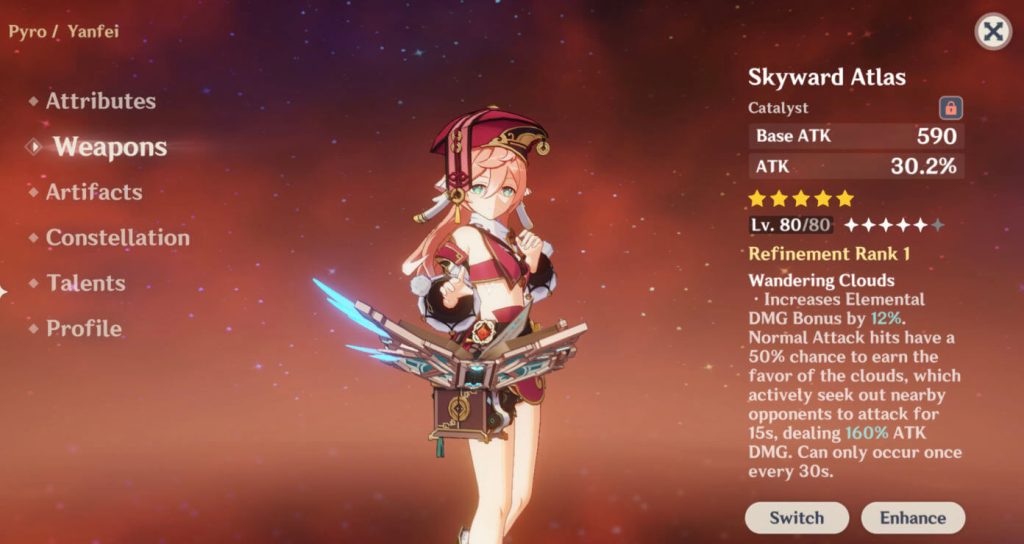Open the Attributes section
Screen dimensions: 1024x544
[100, 101]
